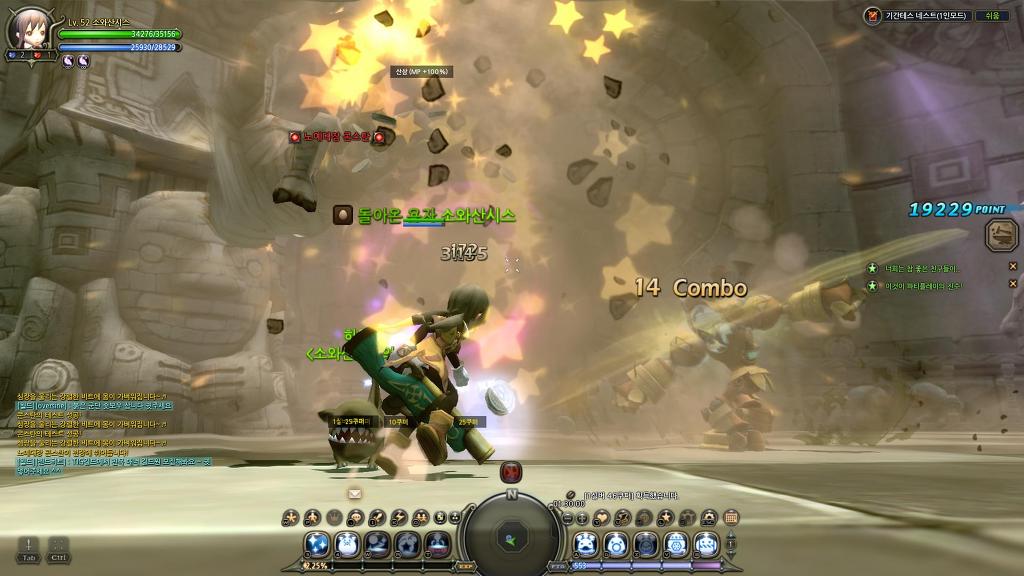Click the Tab exclamation button
Screen dimensions: 1024x576
tap(28, 548)
